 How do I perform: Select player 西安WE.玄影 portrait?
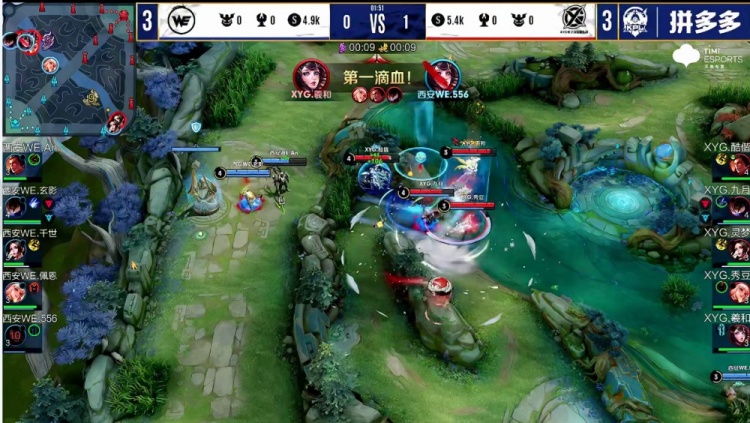pyautogui.click(x=16, y=207)
